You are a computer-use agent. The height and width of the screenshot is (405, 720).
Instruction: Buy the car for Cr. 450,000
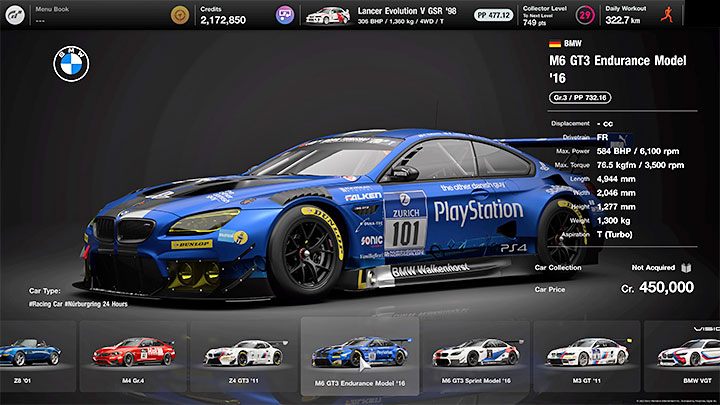click(x=655, y=288)
